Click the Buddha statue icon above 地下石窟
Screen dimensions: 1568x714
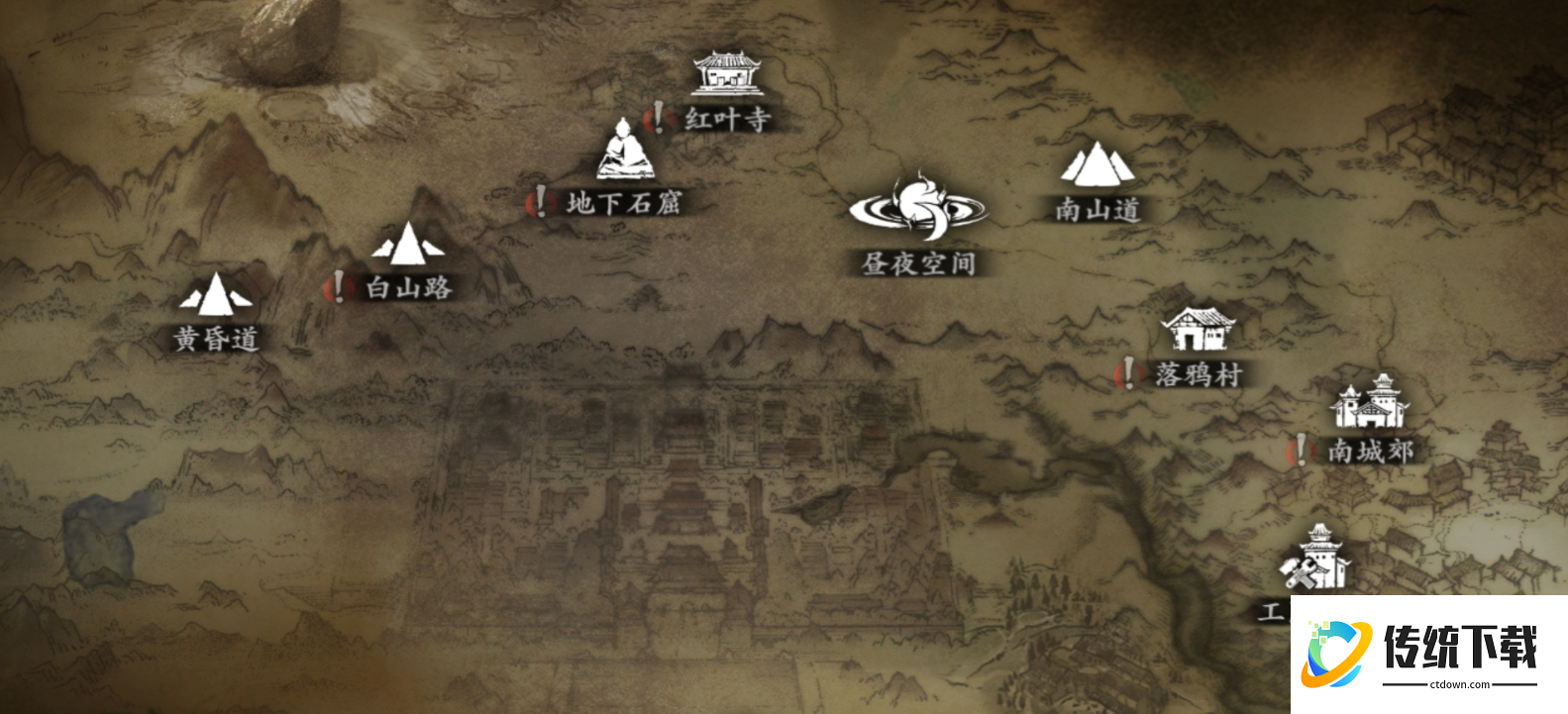click(x=625, y=150)
